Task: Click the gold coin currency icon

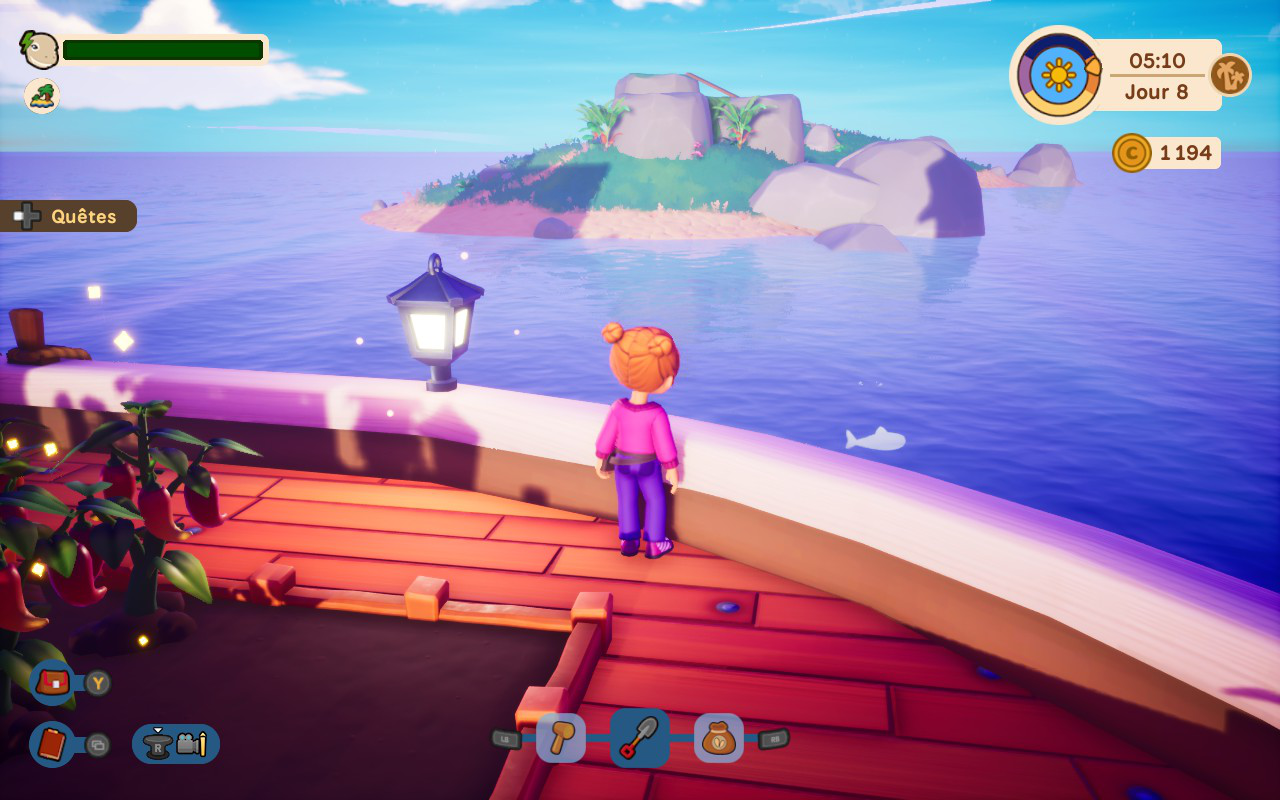Action: pos(1132,153)
